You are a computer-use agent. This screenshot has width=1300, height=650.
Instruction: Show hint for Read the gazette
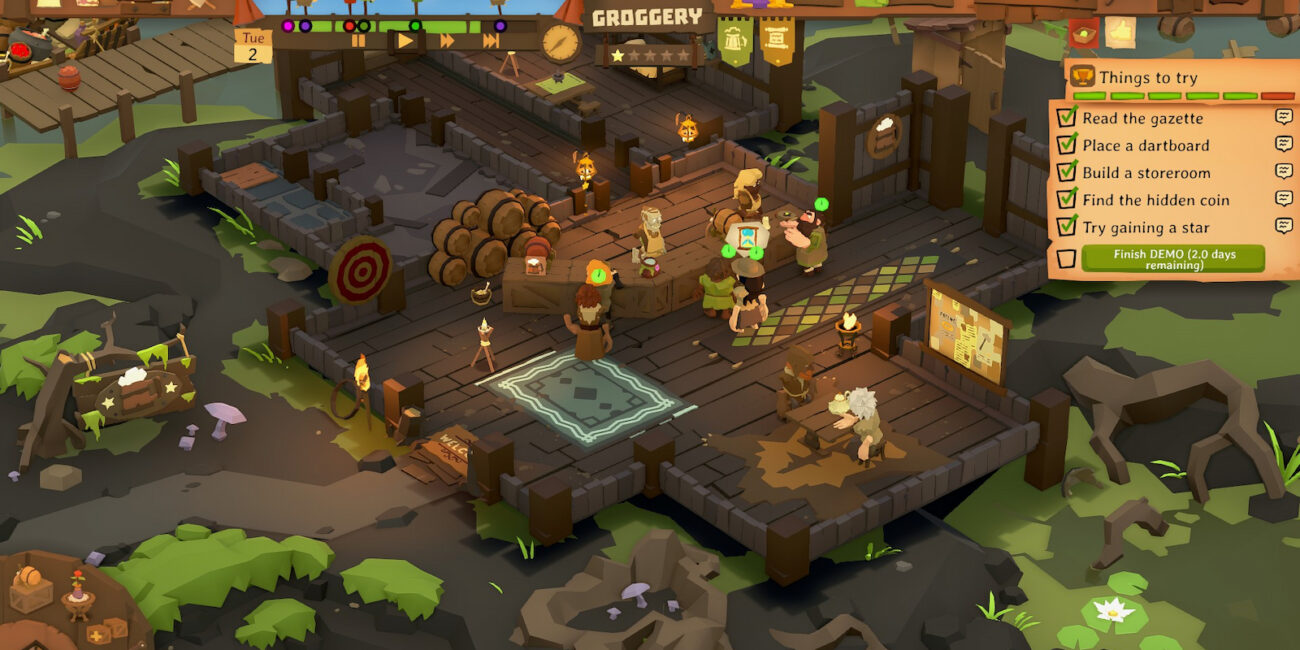coord(1284,117)
